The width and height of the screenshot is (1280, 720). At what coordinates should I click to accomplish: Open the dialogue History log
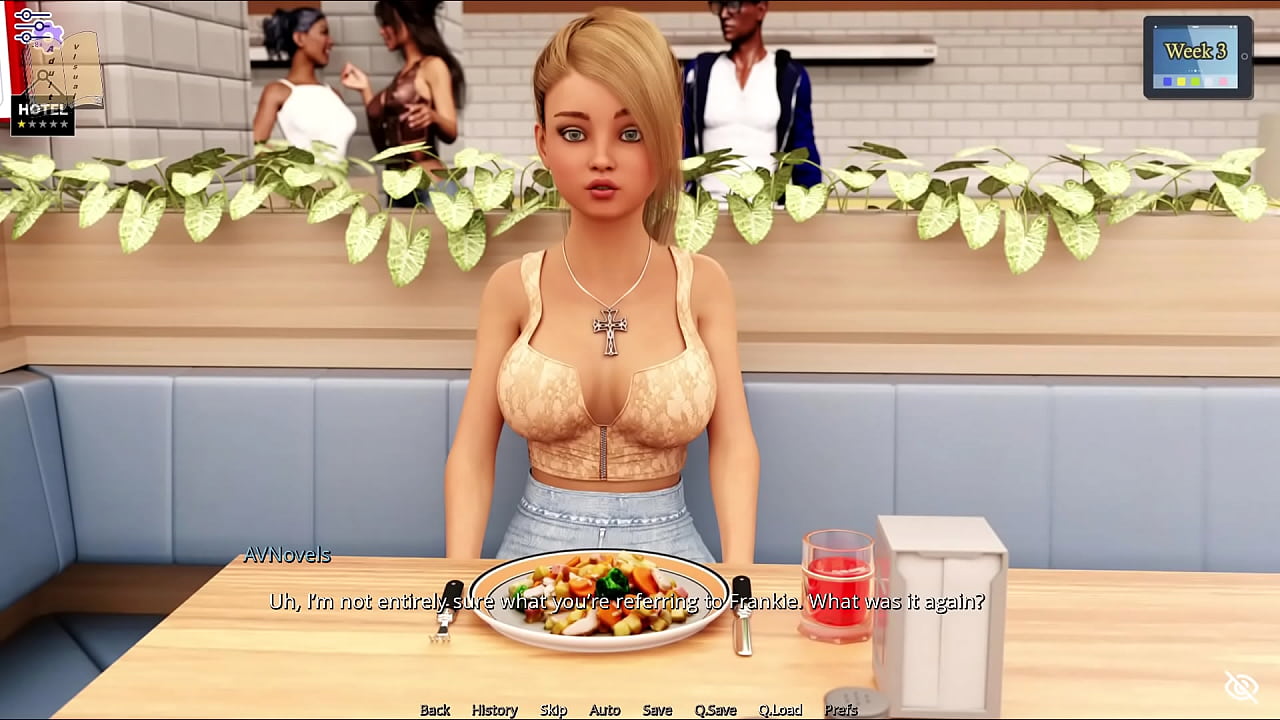point(494,710)
